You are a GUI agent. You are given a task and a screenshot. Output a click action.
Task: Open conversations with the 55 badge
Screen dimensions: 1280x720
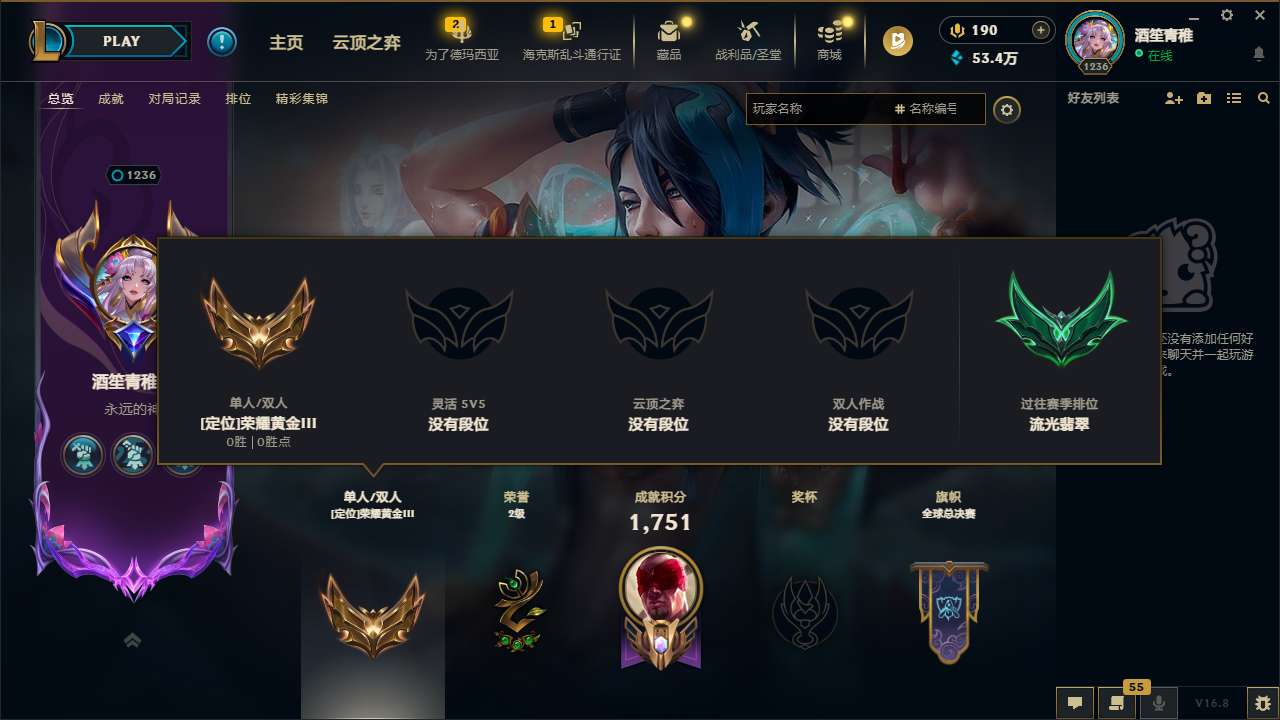coord(1116,703)
